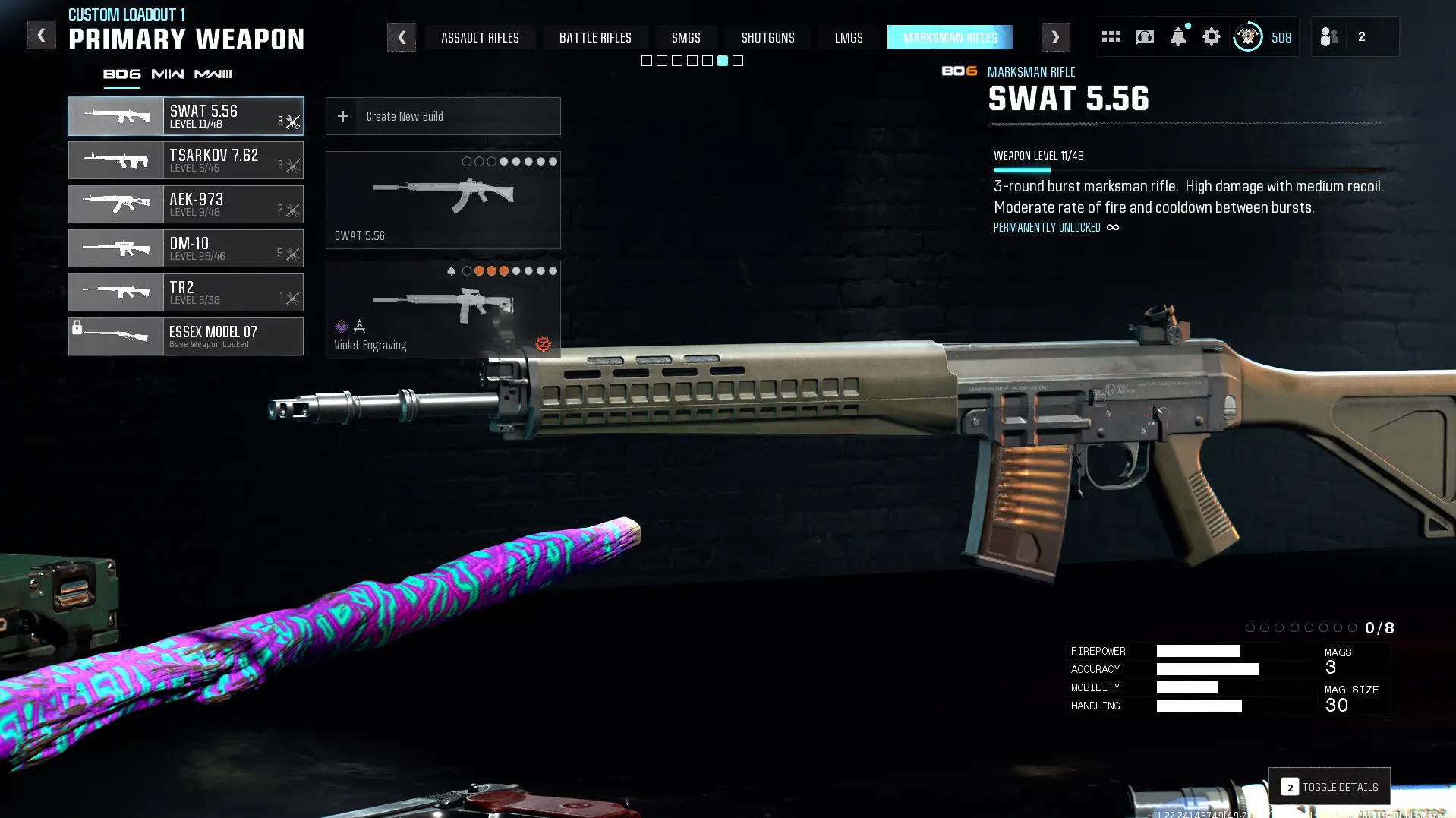1456x818 pixels.
Task: Open the settings gear icon
Action: 1211,36
